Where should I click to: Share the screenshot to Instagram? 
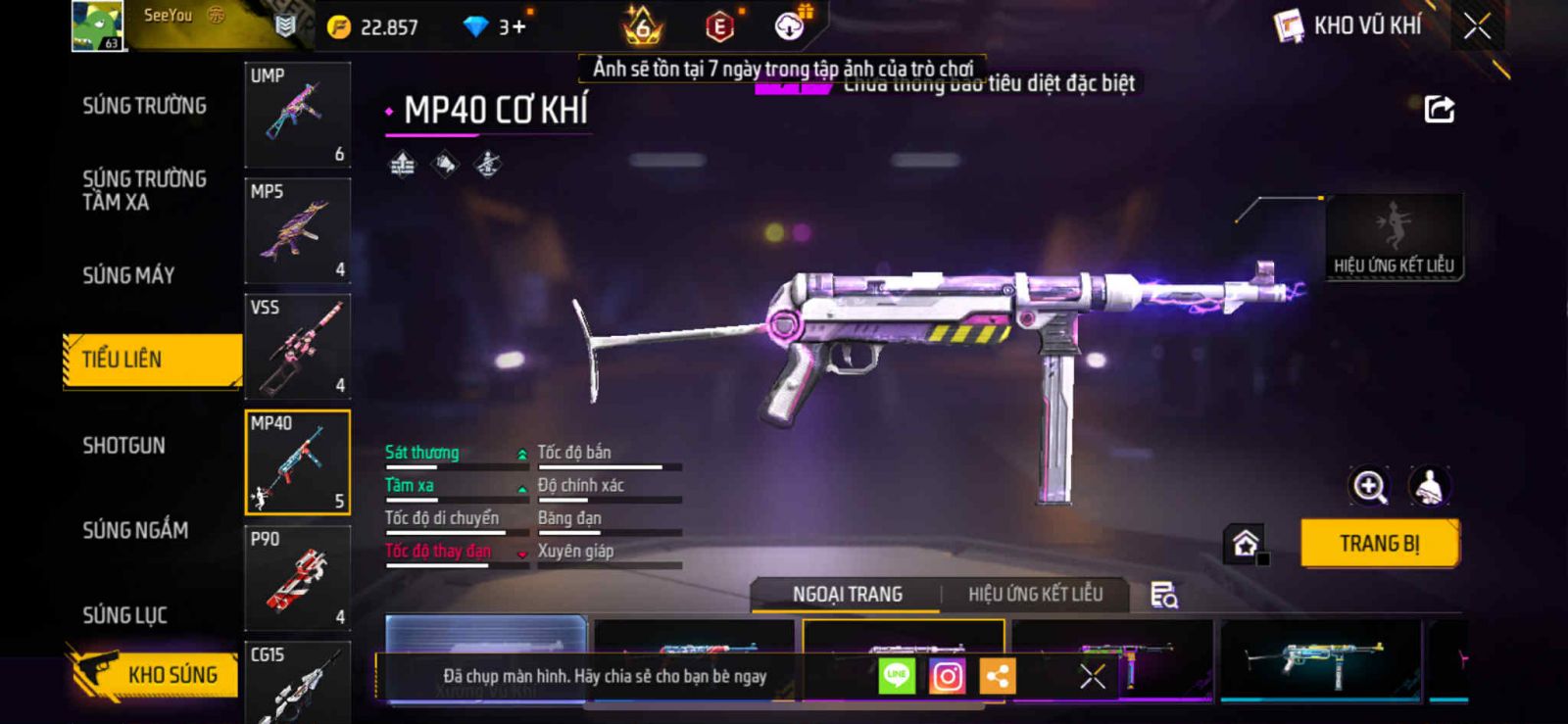coord(947,676)
